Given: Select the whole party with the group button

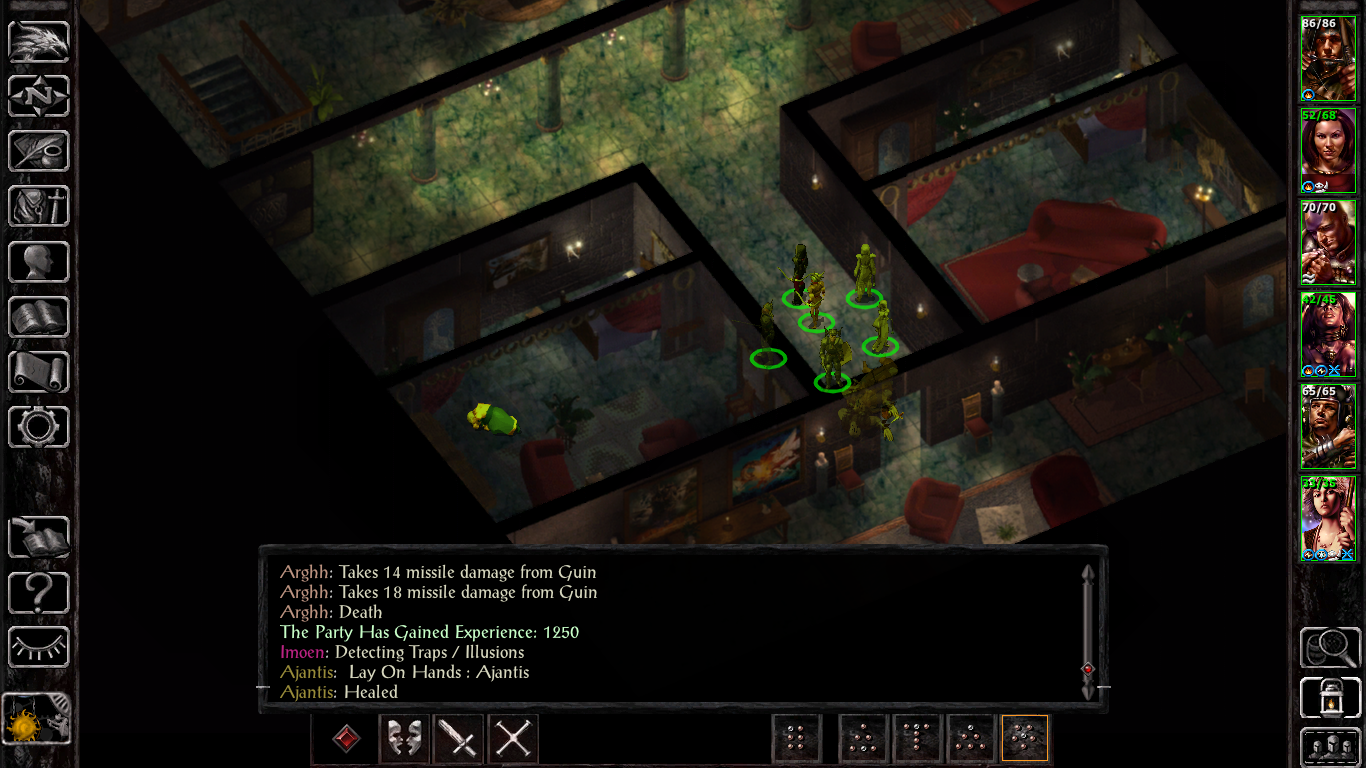Looking at the screenshot, I should tap(1329, 747).
